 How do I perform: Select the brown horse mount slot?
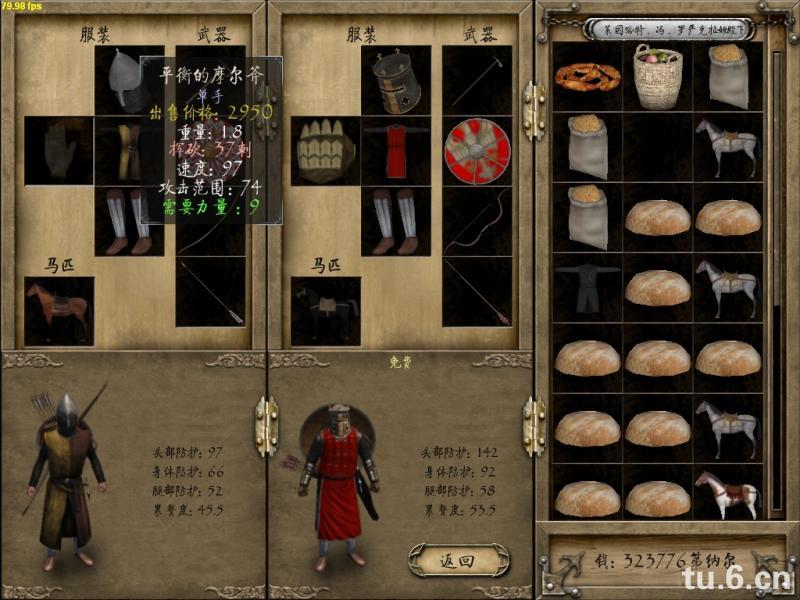click(59, 308)
